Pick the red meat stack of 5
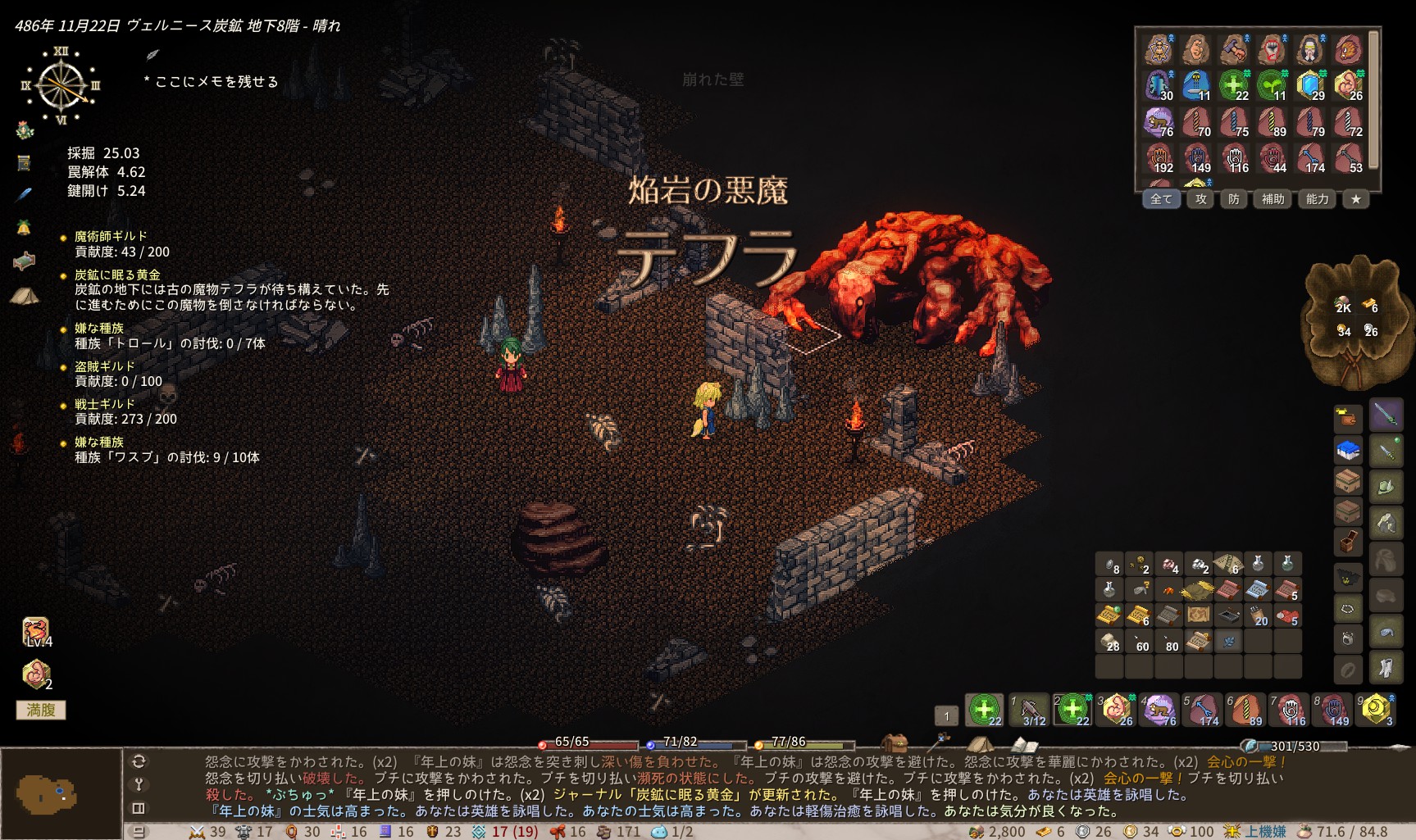Viewport: 1416px width, 840px height. [1286, 615]
